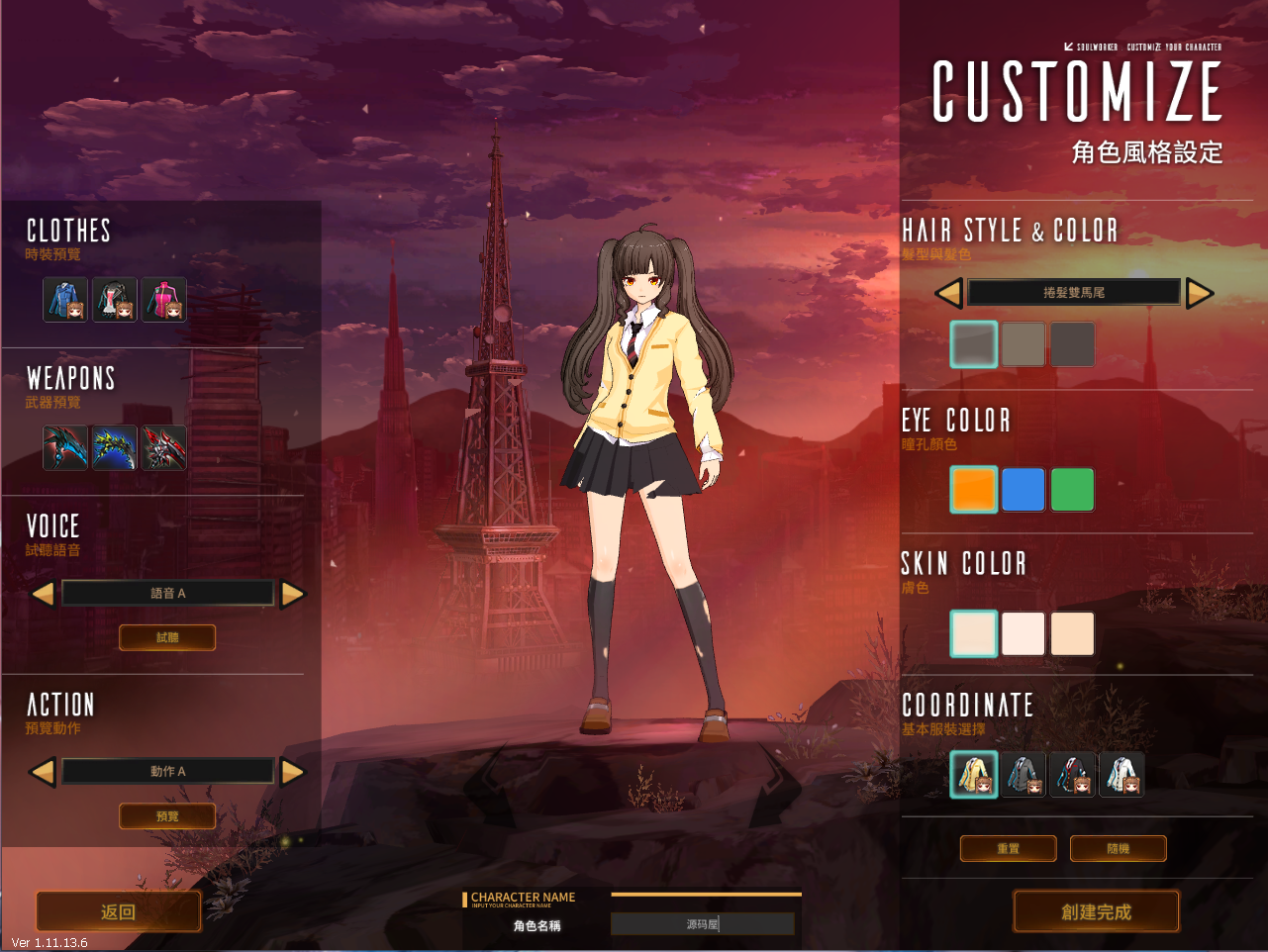The width and height of the screenshot is (1268, 952).
Task: Select the darkest hair color swatch
Action: (x=1072, y=344)
